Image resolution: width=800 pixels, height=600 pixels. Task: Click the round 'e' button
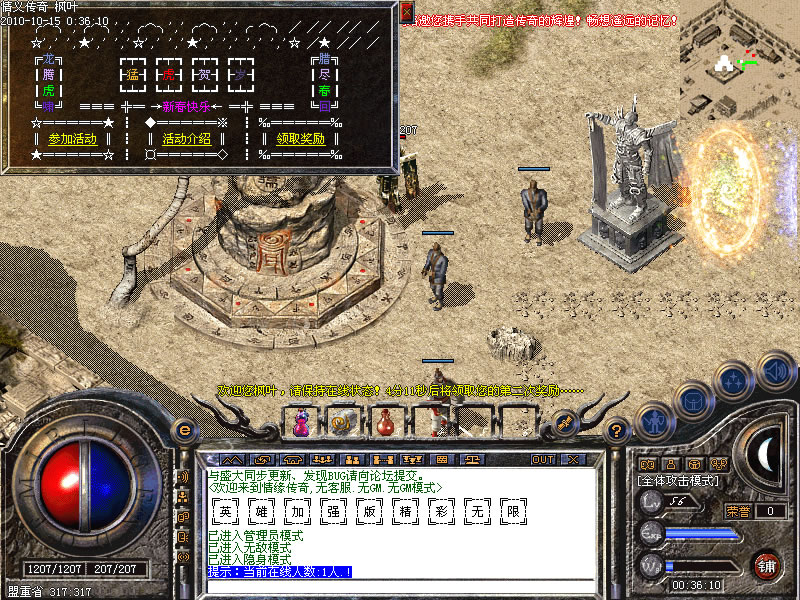[x=183, y=430]
